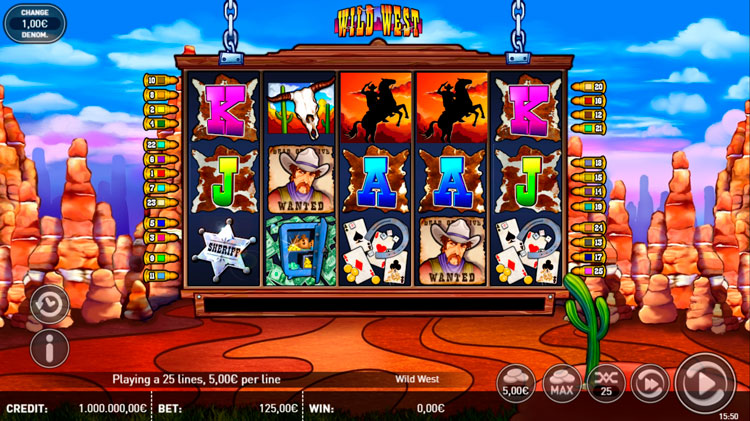The height and width of the screenshot is (421, 750).
Task: Open the history clock button
Action: (49, 304)
